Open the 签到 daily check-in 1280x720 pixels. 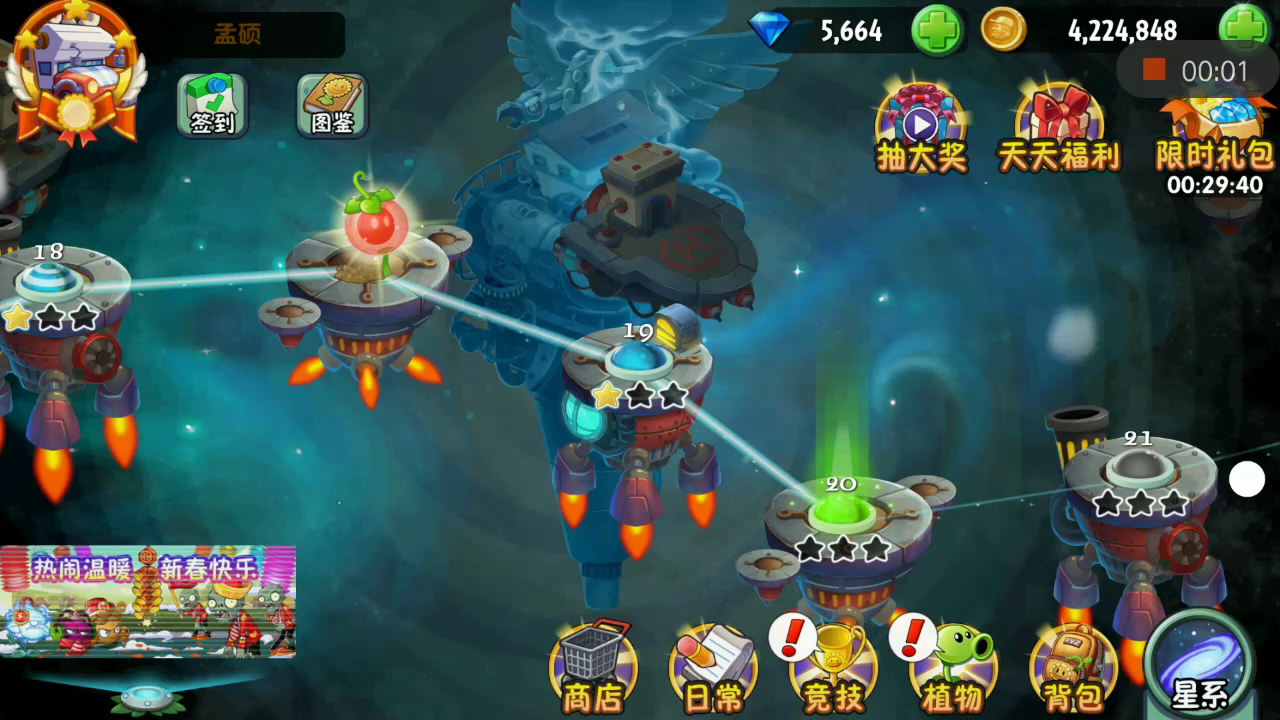pyautogui.click(x=212, y=105)
